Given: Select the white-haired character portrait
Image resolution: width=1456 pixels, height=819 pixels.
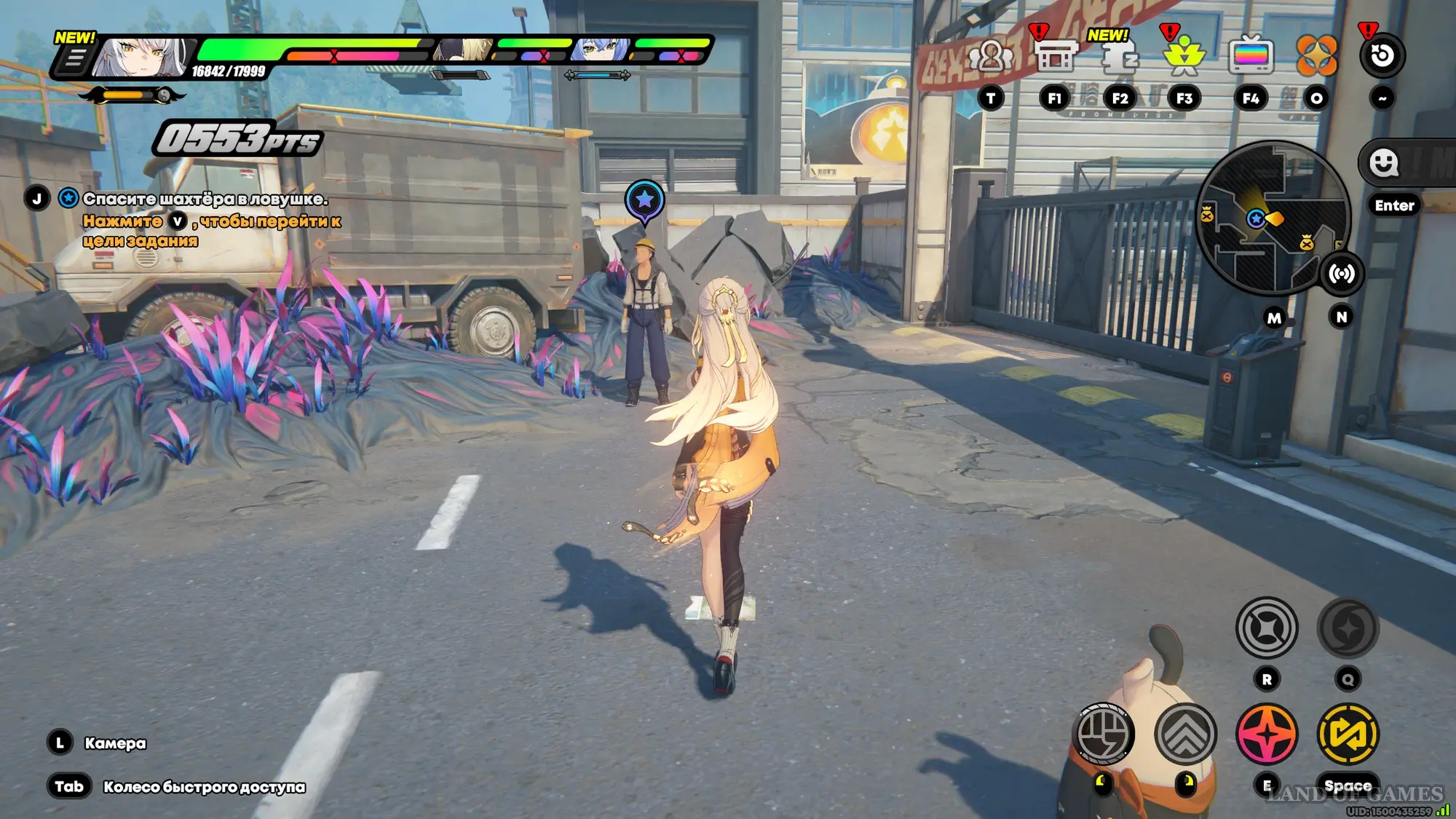Looking at the screenshot, I should (143, 57).
